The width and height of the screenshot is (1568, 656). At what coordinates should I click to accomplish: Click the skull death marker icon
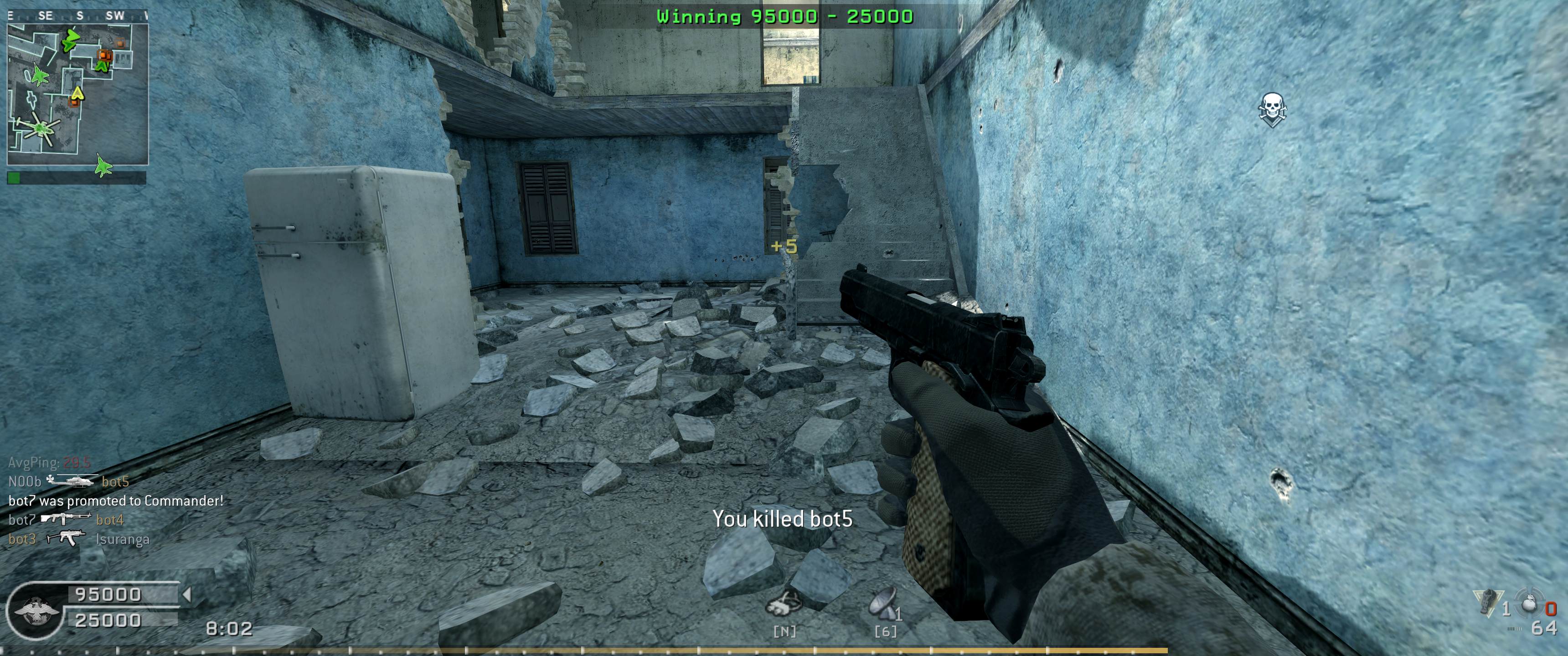[1272, 109]
